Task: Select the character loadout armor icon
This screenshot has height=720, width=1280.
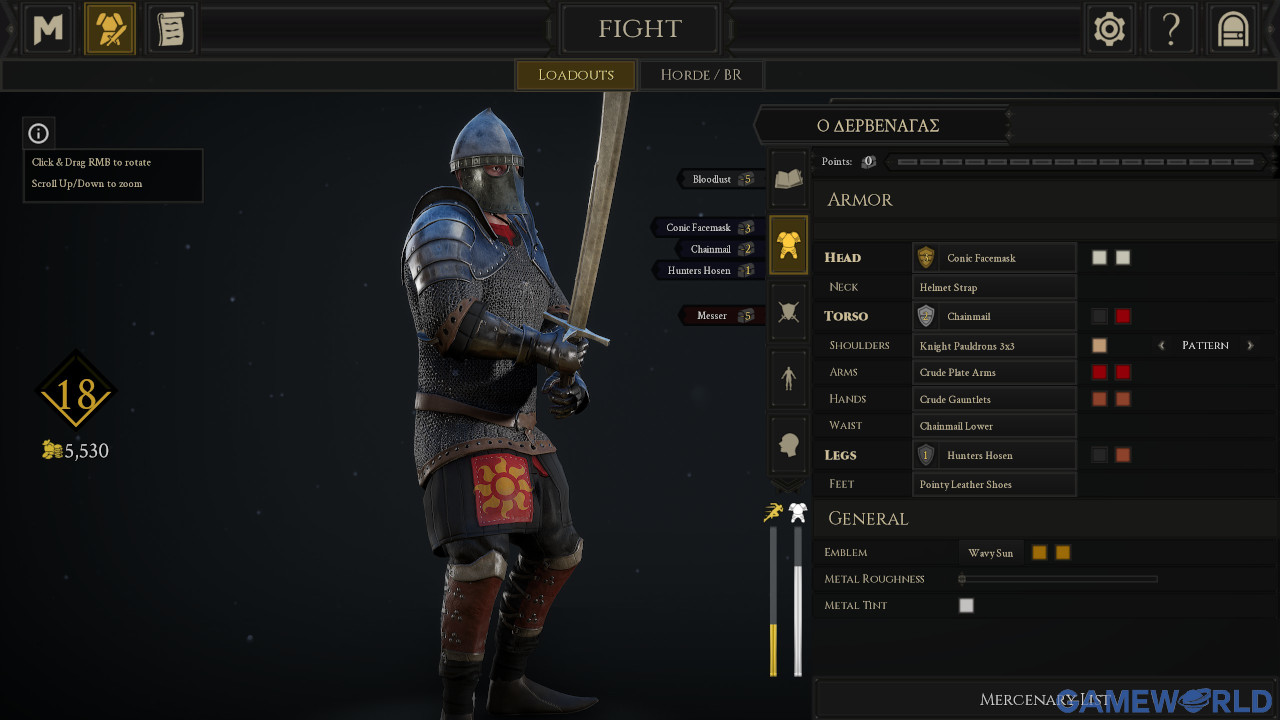Action: [110, 28]
